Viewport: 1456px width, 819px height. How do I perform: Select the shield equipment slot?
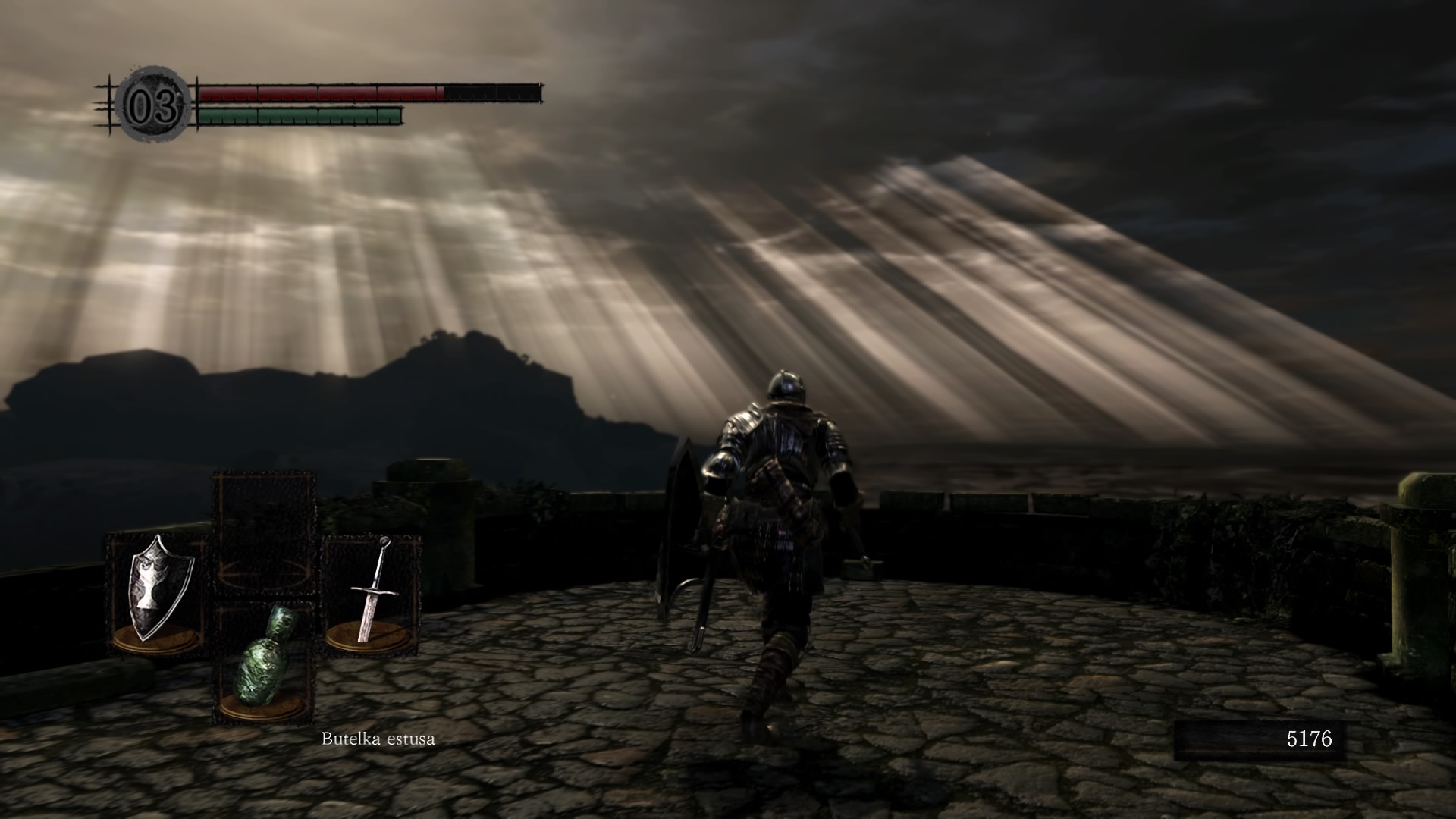click(x=158, y=593)
